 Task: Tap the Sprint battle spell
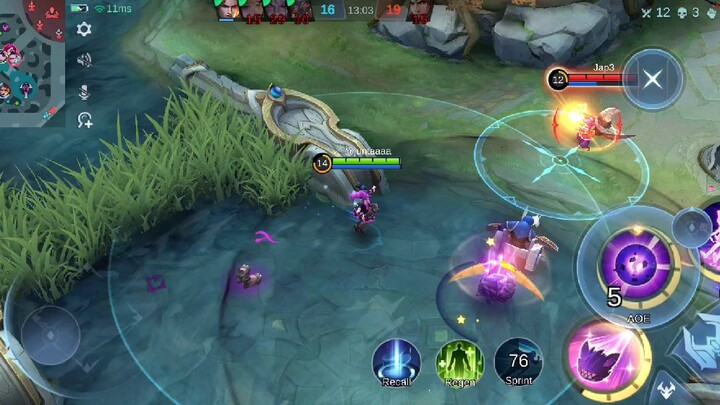(518, 362)
